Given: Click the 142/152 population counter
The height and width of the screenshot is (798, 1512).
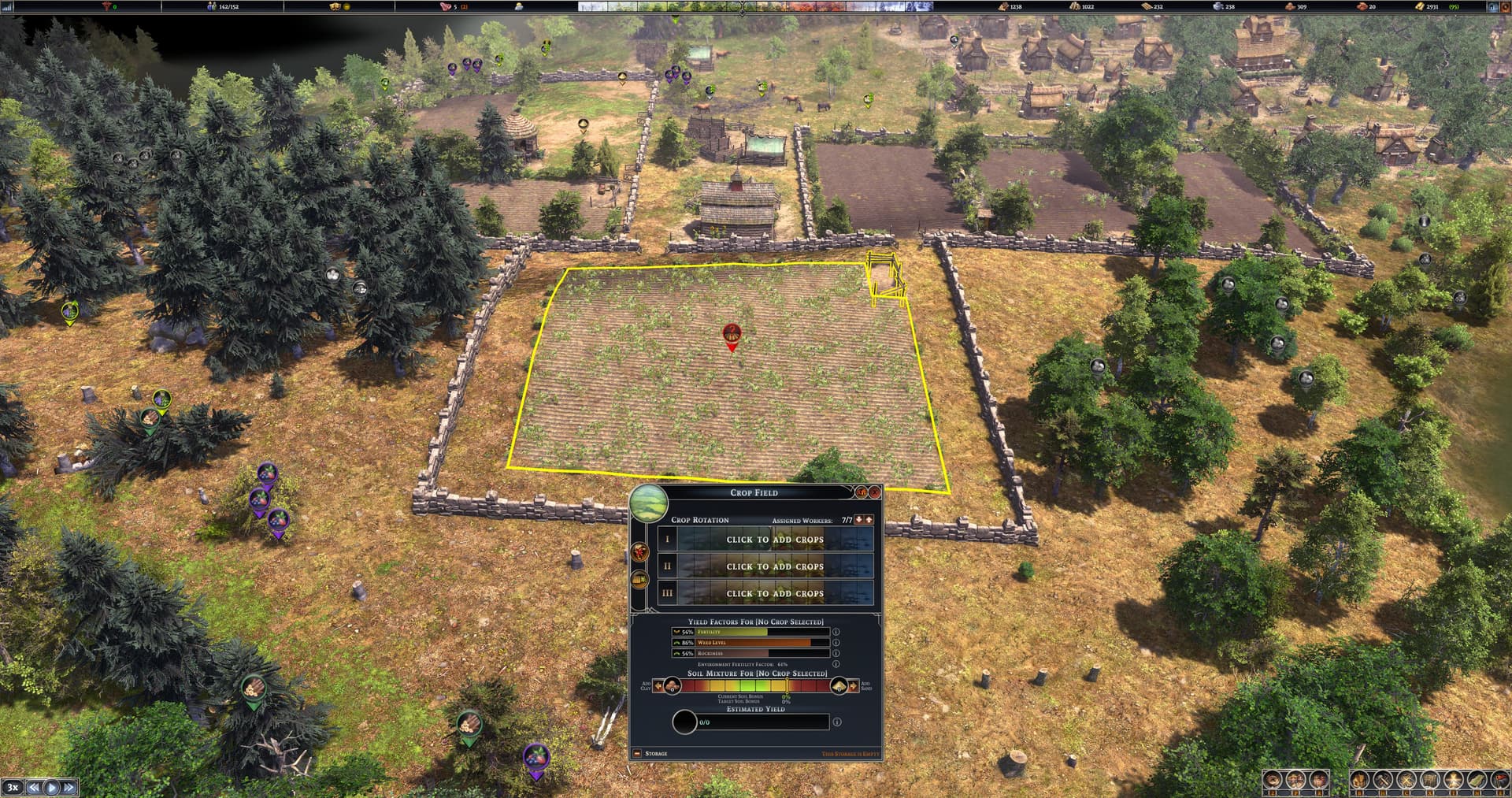Looking at the screenshot, I should pyautogui.click(x=224, y=7).
